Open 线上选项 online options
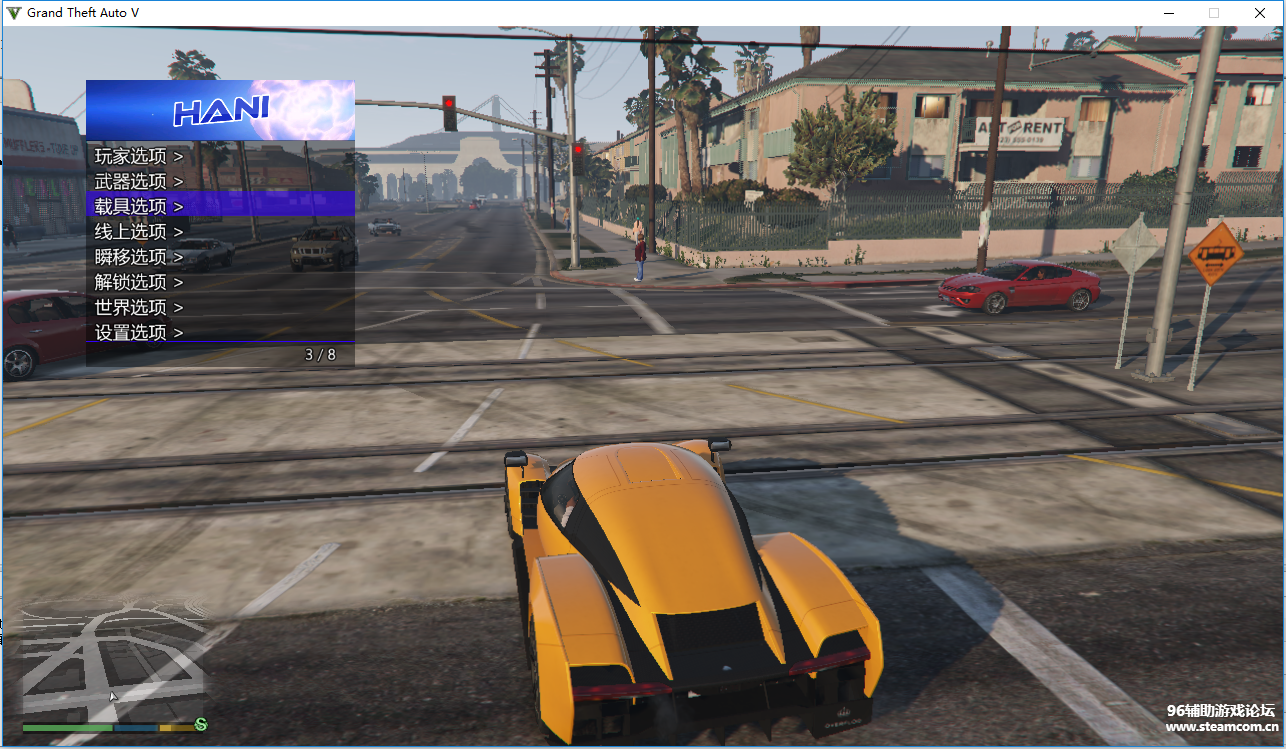The width and height of the screenshot is (1286, 749). [139, 231]
